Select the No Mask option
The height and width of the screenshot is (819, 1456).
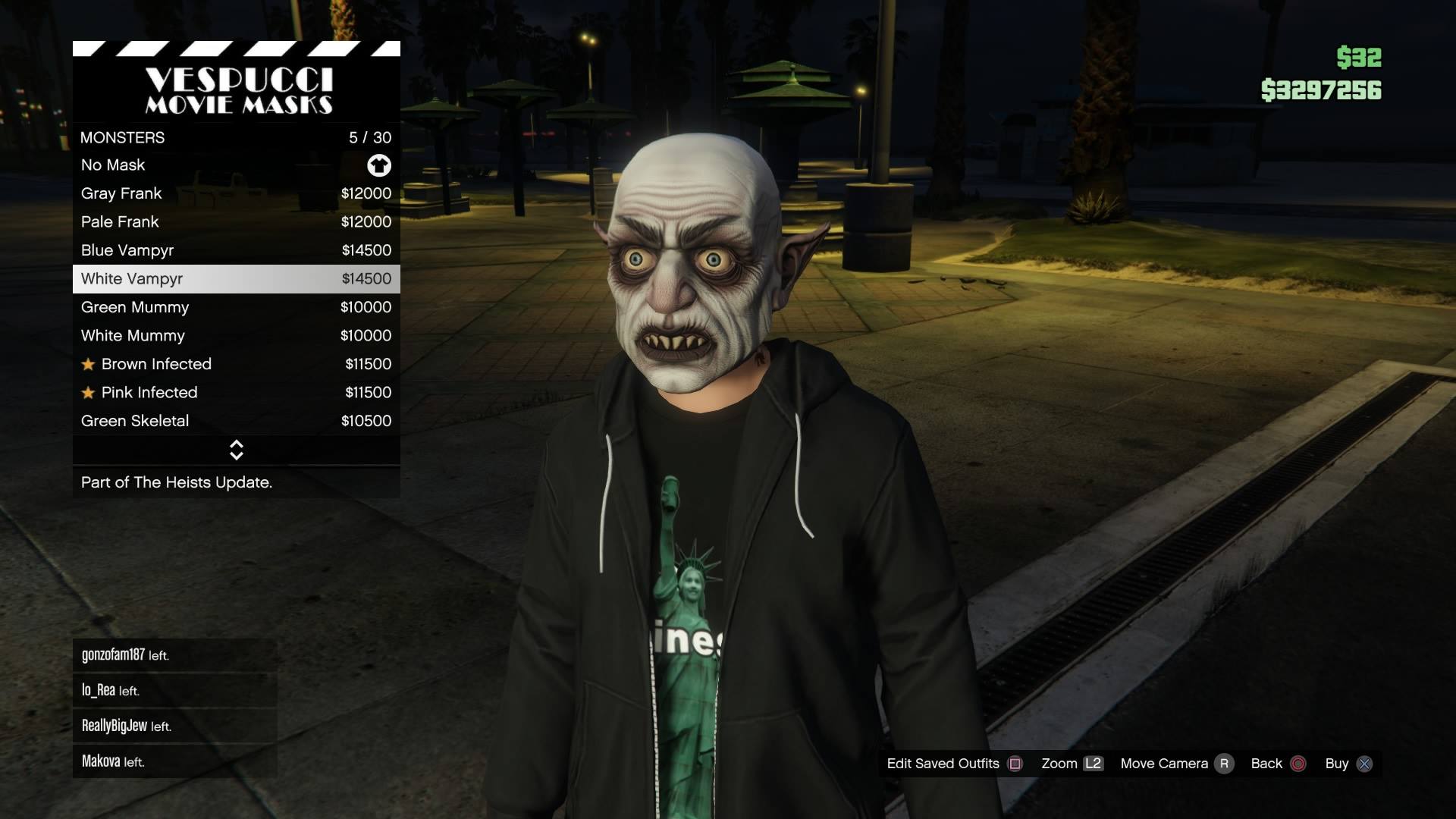(236, 165)
